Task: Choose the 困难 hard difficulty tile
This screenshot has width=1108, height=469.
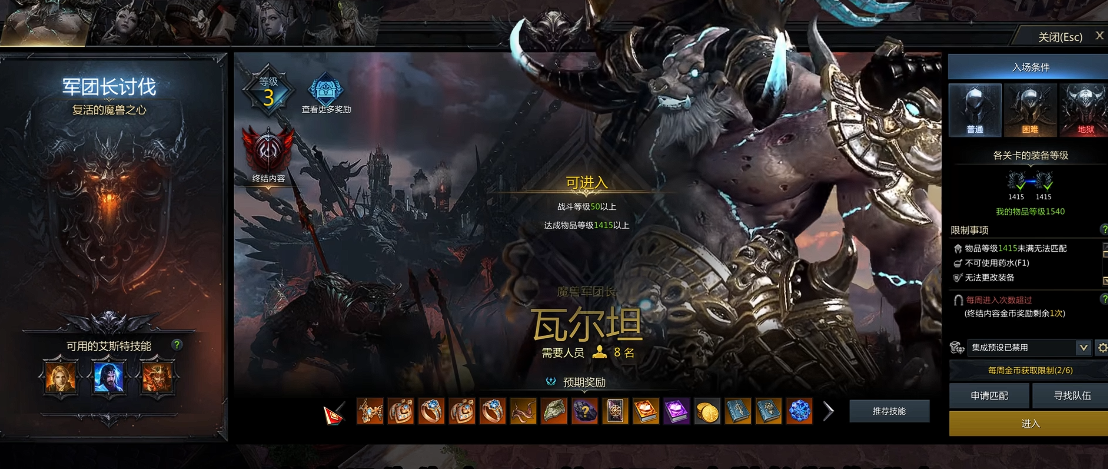Action: click(1029, 109)
